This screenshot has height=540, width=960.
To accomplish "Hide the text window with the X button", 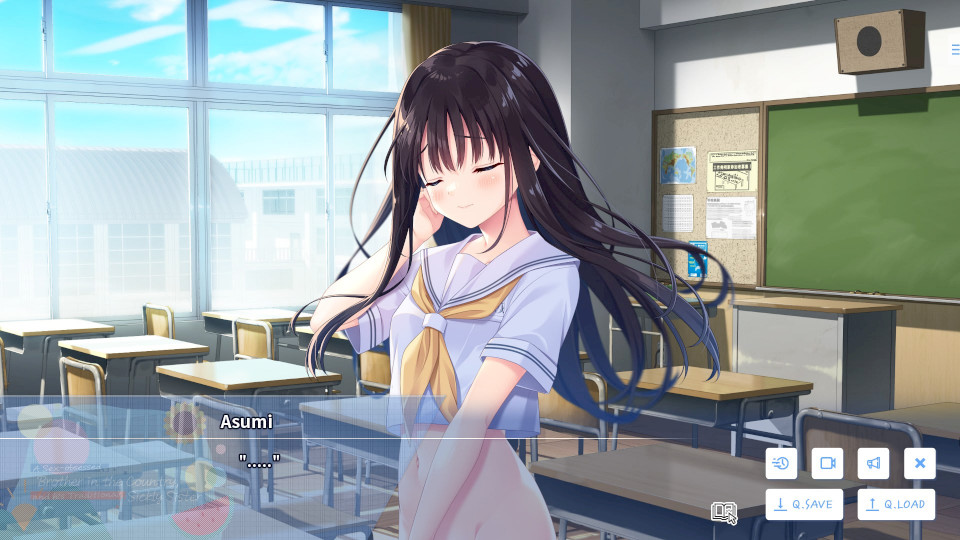I will pyautogui.click(x=920, y=463).
